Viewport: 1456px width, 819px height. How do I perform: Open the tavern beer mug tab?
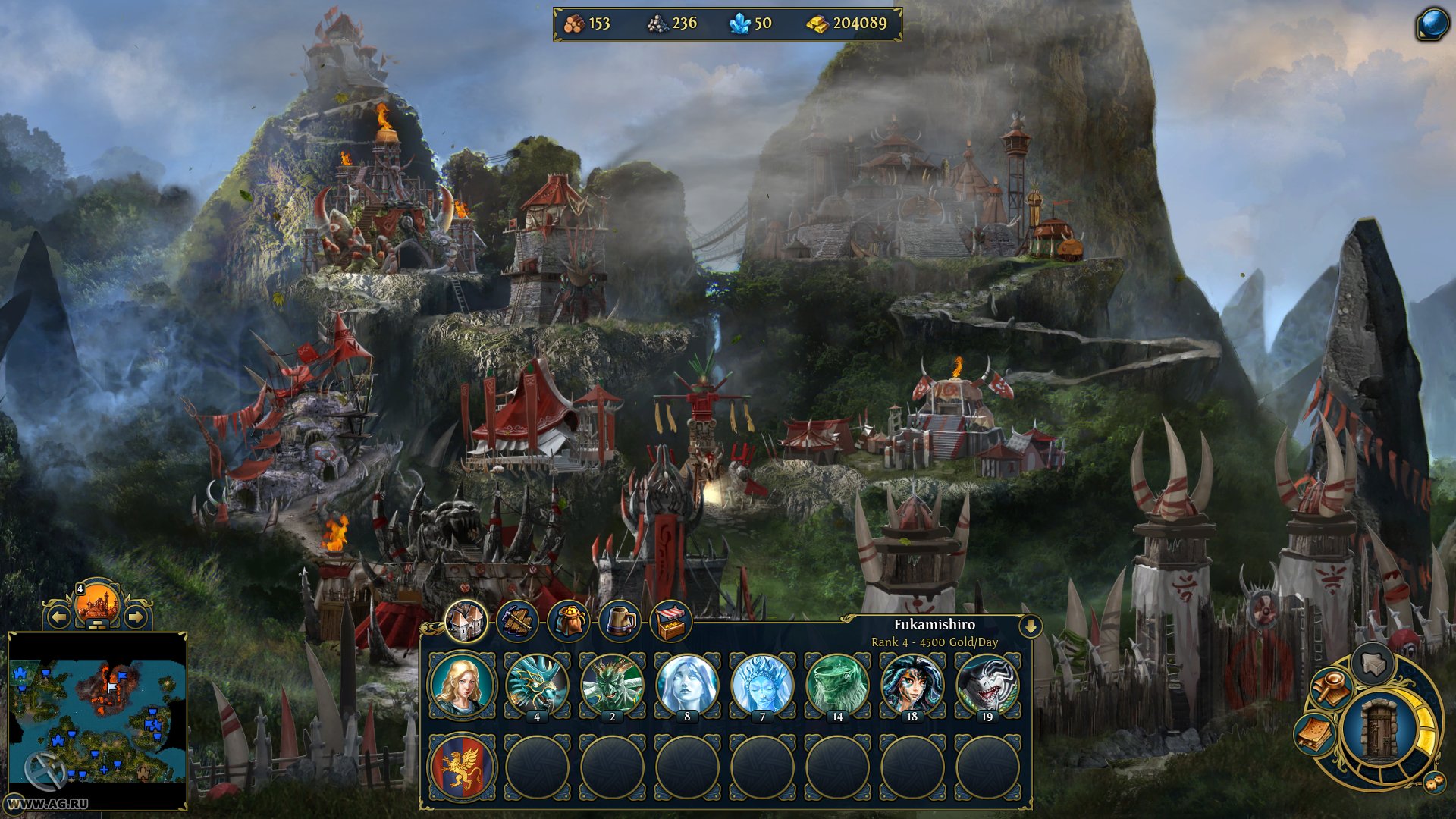click(x=620, y=622)
